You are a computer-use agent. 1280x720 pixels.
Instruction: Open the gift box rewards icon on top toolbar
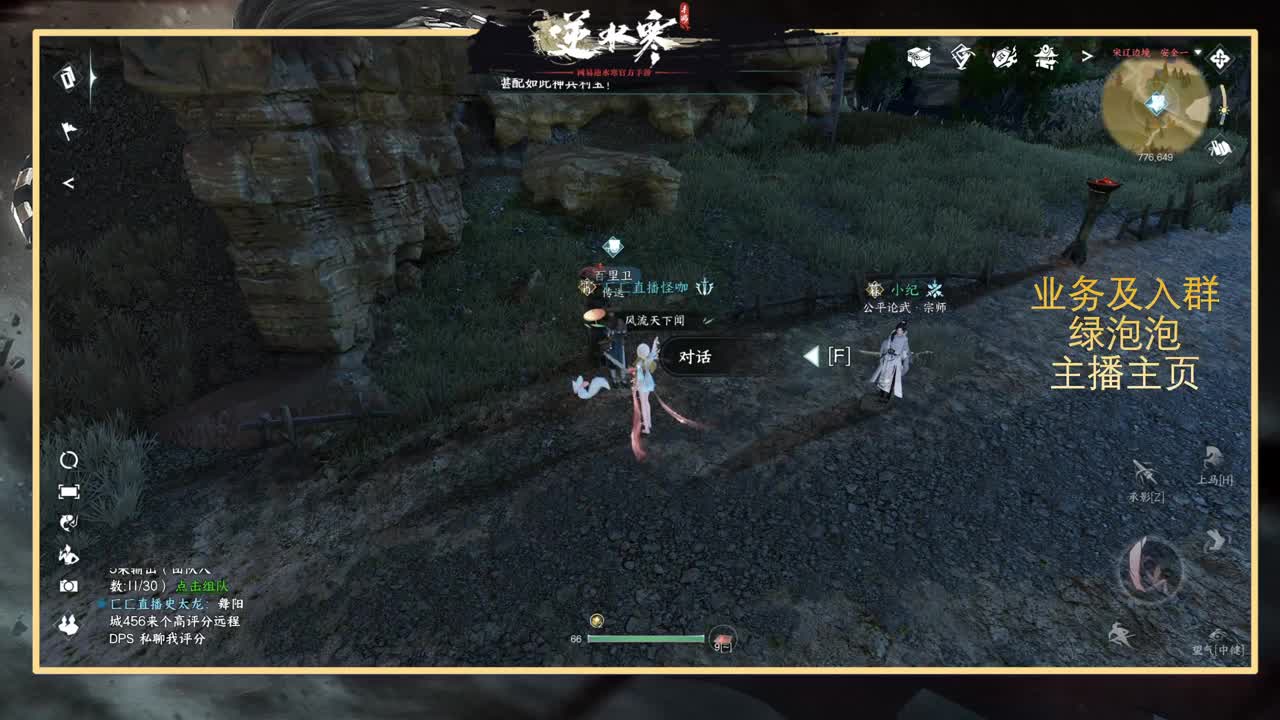pyautogui.click(x=918, y=57)
